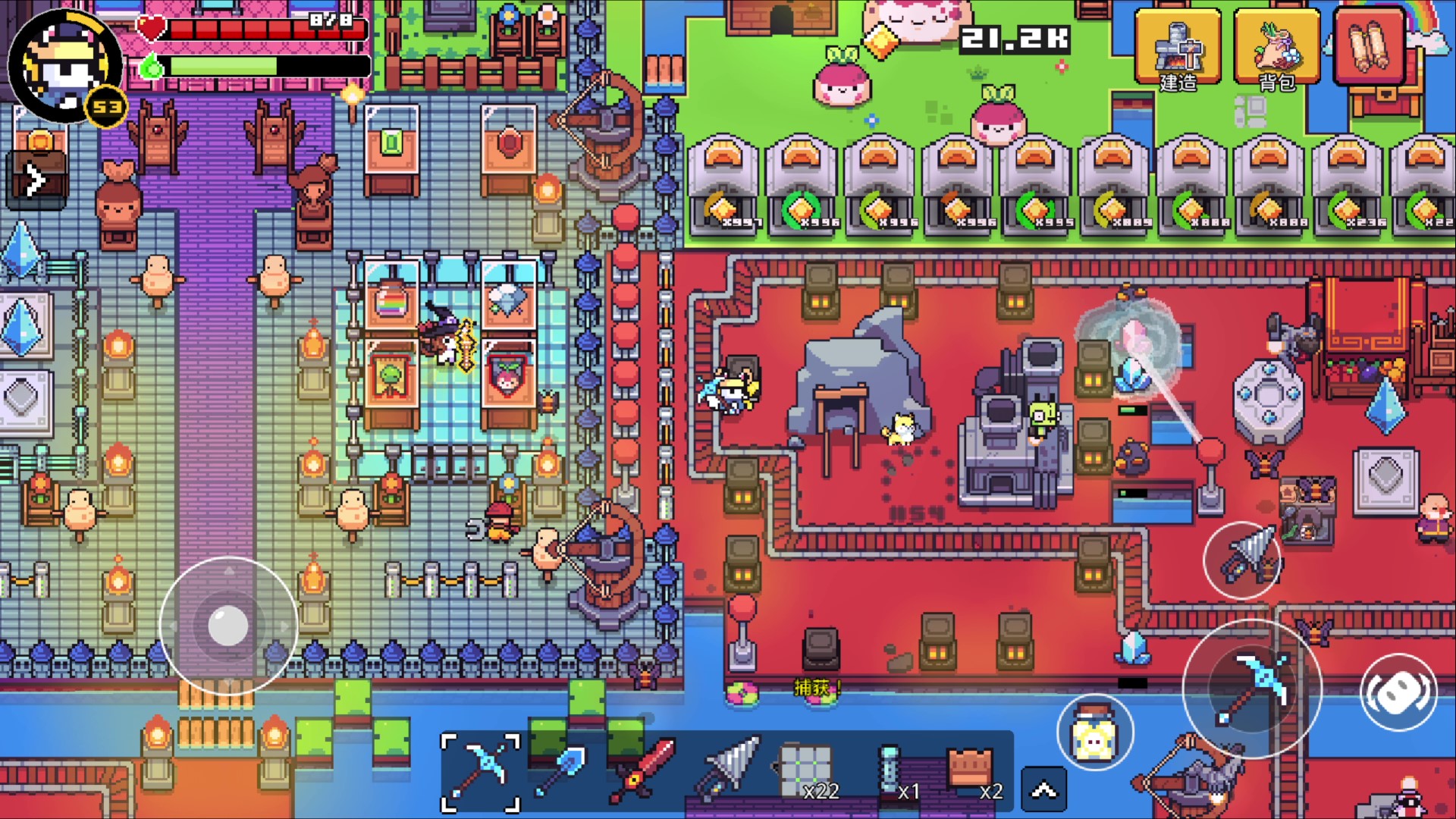1456x819 pixels.
Task: Expand the hotbar with the up arrow
Action: pyautogui.click(x=1043, y=790)
